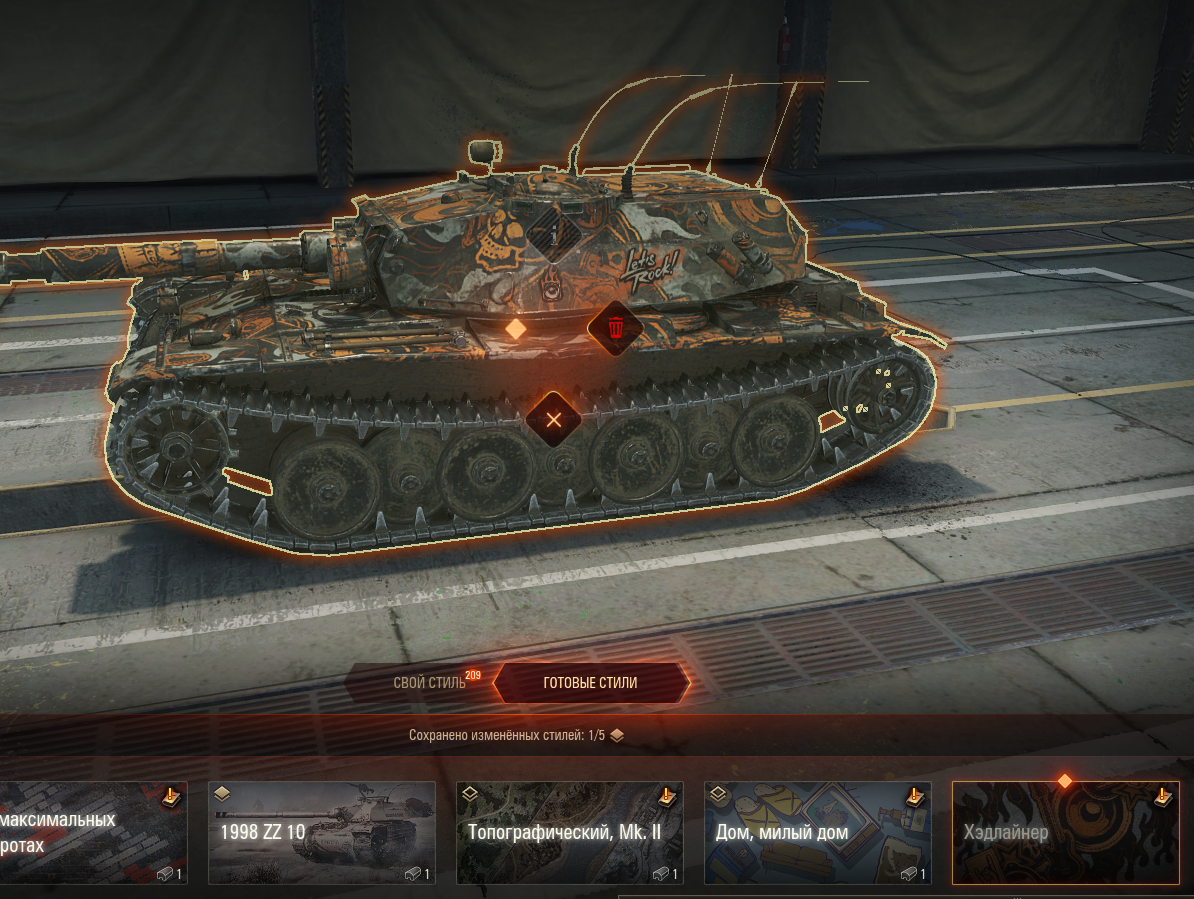Select the «1998 ZZ 10» style thumbnail
Viewport: 1194px width, 899px height.
click(321, 833)
